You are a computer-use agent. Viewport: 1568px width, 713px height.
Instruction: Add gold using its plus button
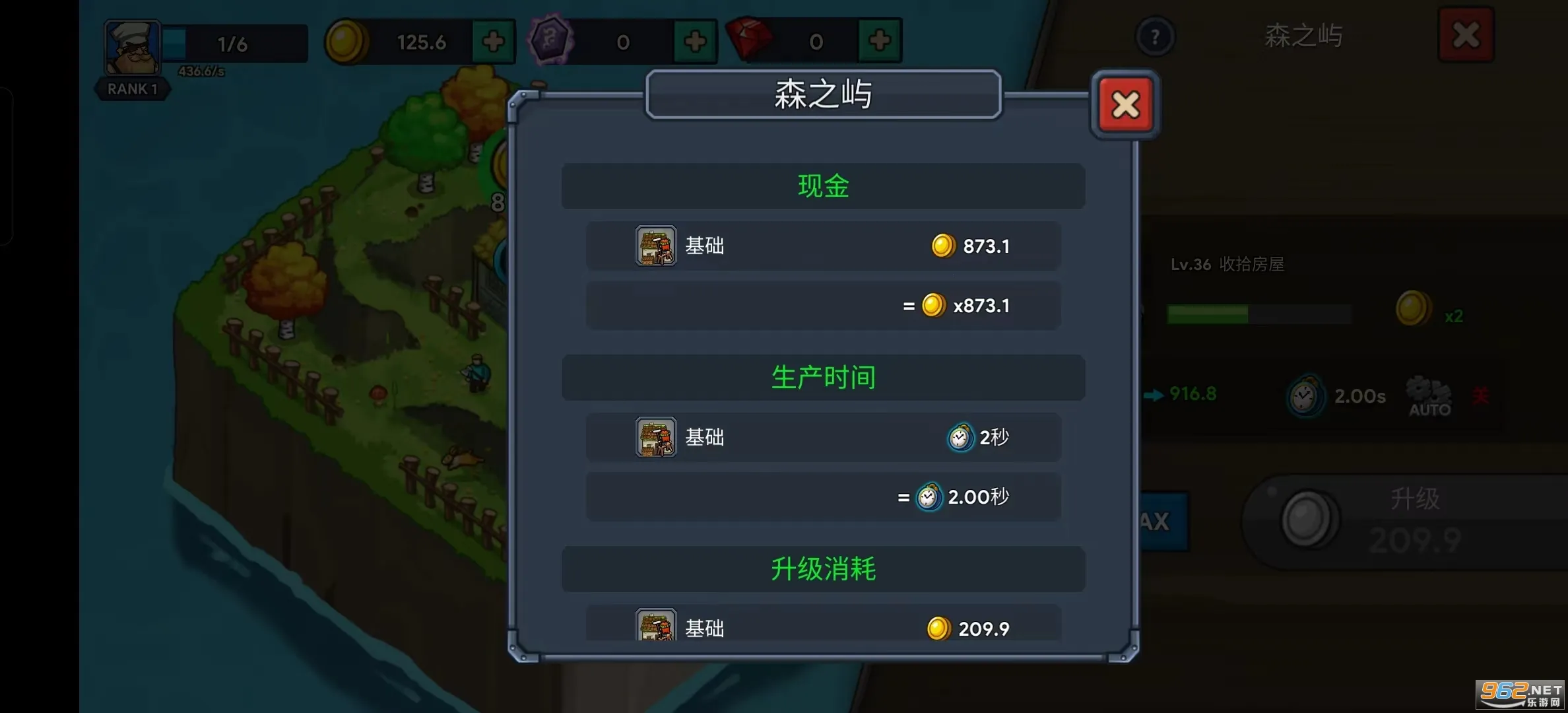(x=493, y=42)
